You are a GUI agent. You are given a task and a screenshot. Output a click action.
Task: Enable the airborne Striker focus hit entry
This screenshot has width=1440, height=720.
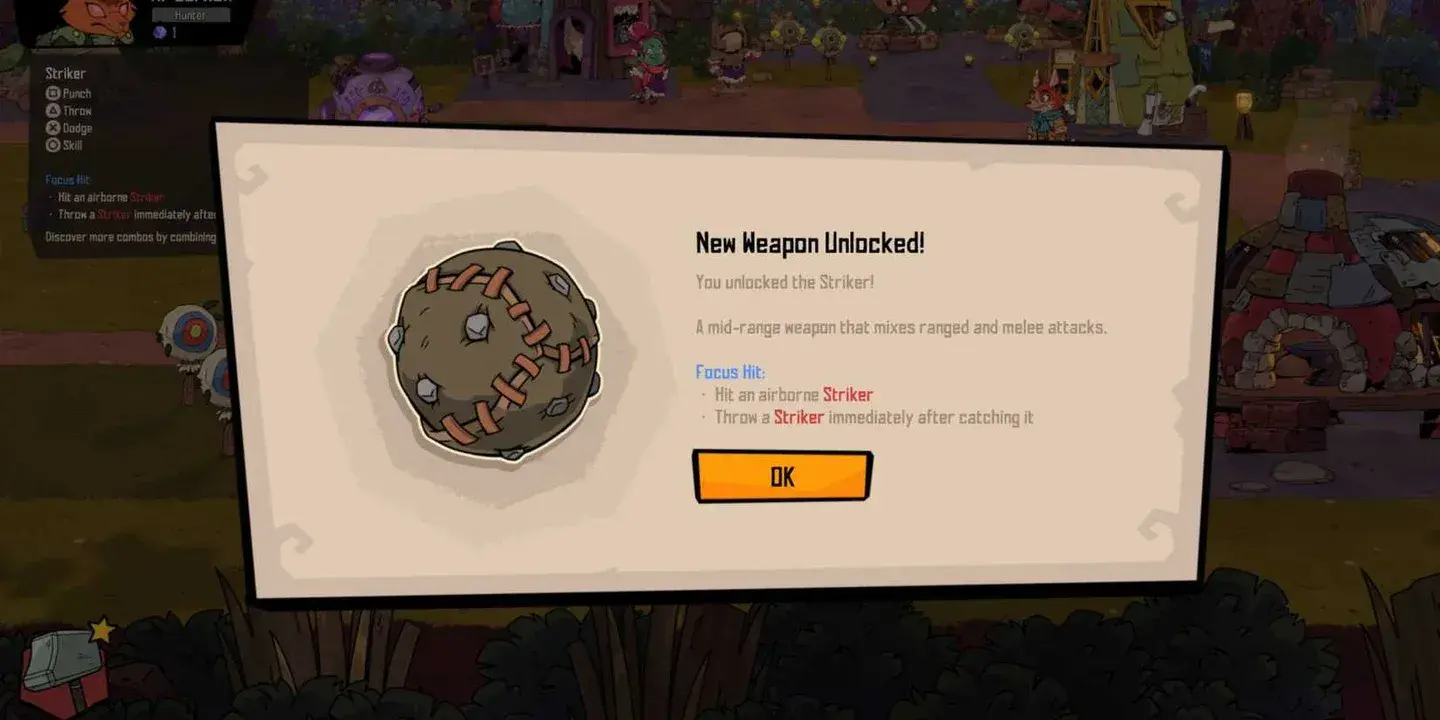(x=790, y=394)
